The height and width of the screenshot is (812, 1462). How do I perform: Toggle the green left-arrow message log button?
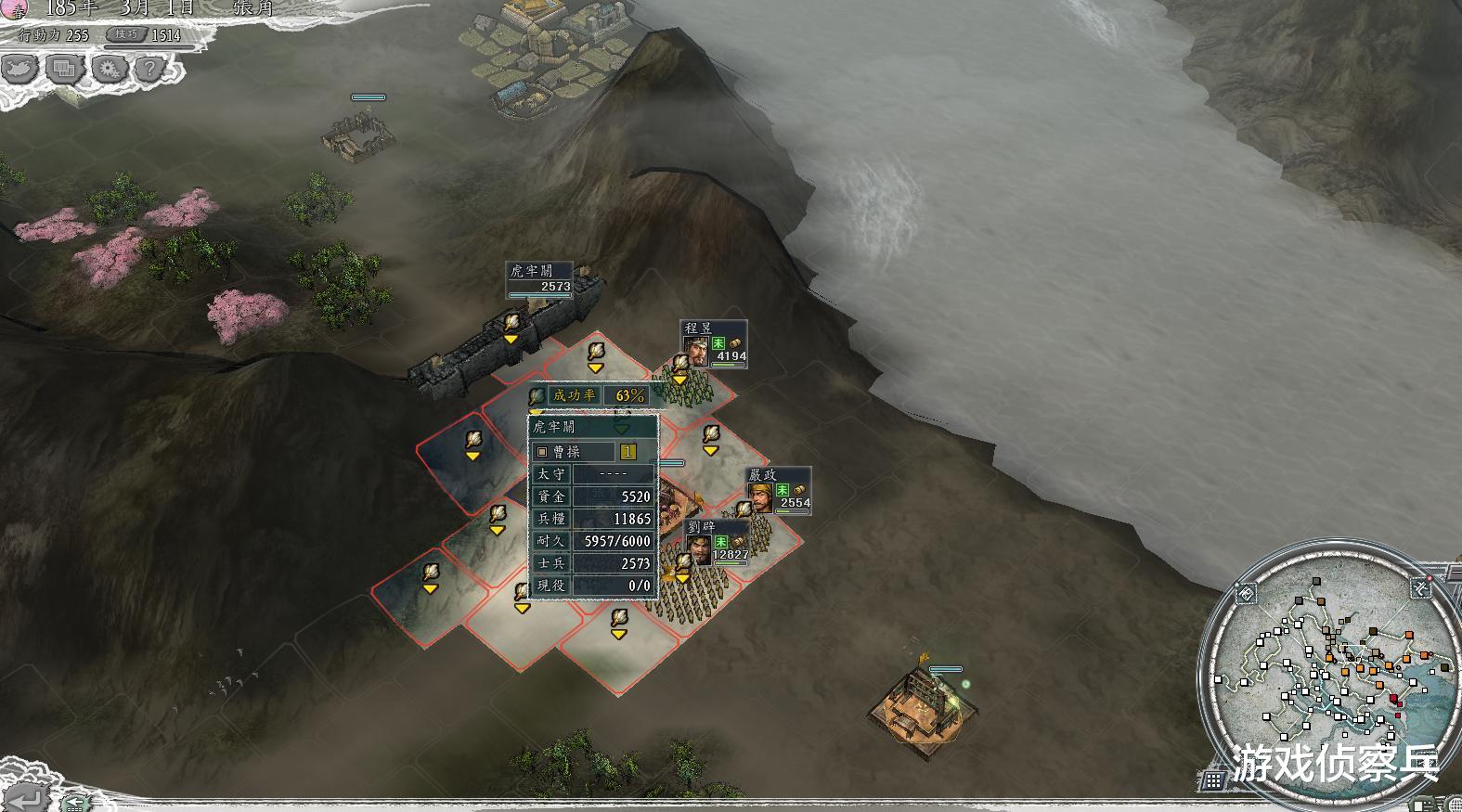coord(76,801)
